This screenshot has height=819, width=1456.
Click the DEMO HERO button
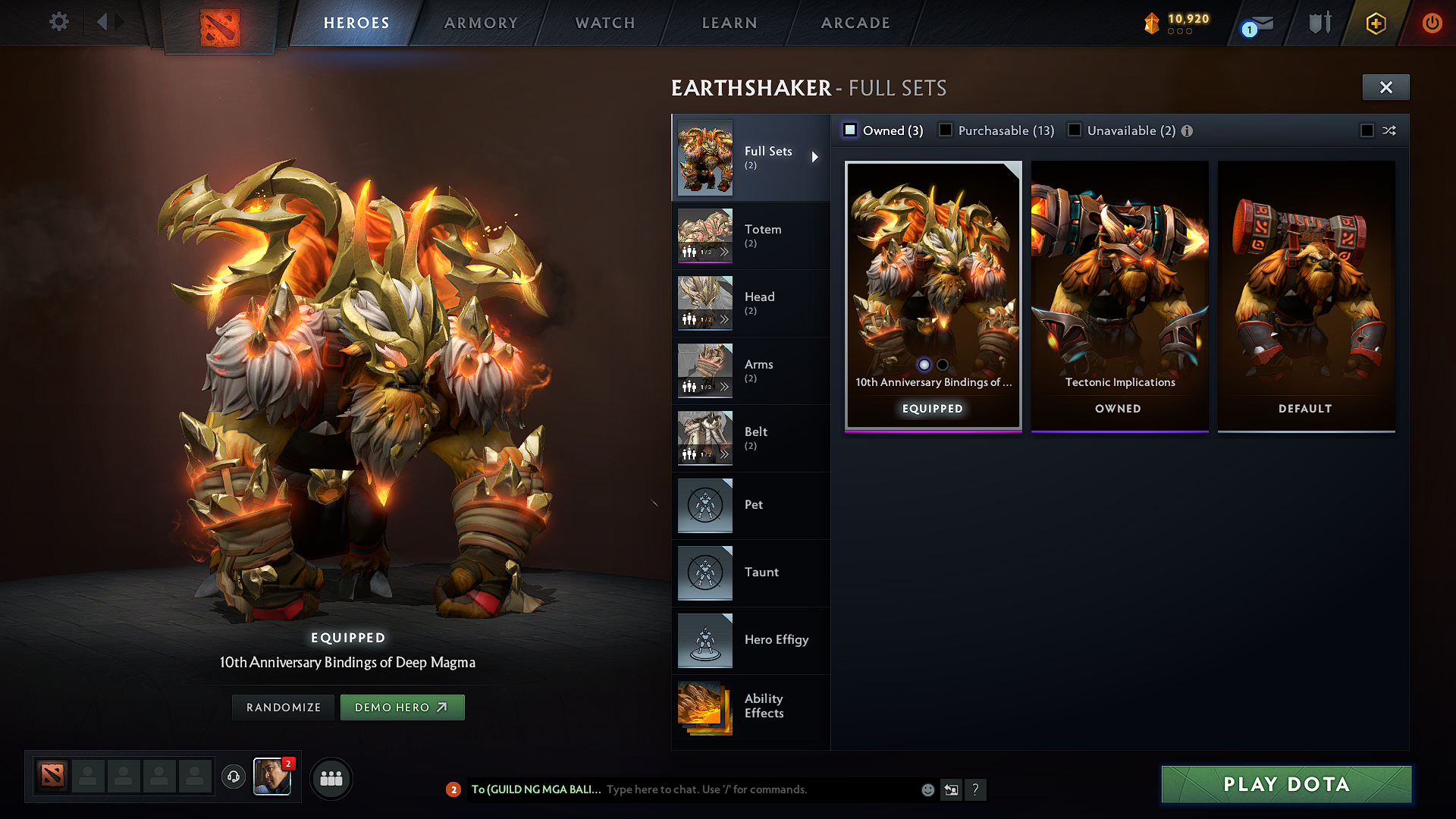tap(403, 707)
